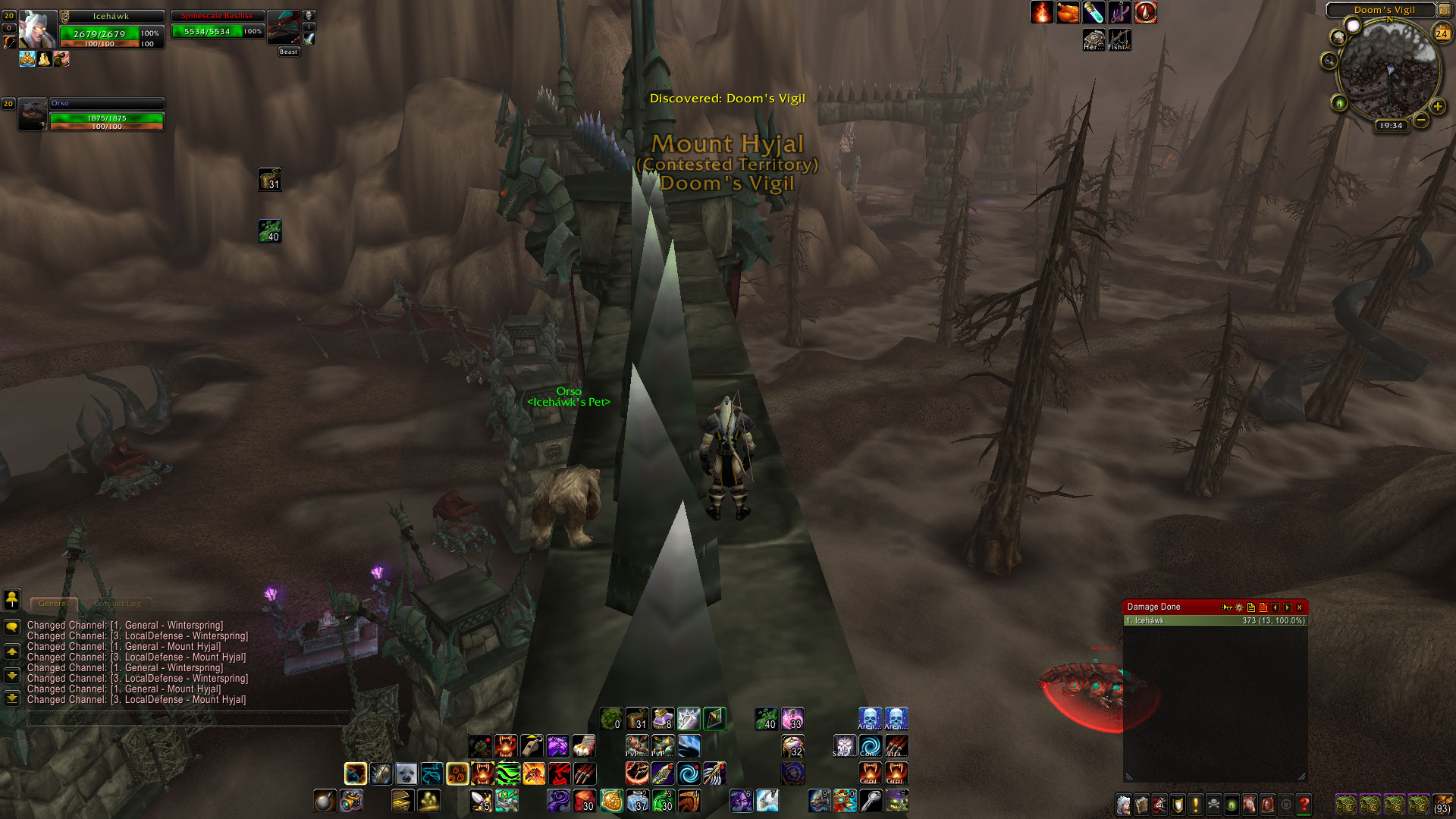This screenshot has width=1456, height=819.
Task: Open the minimap tracking magnifier button
Action: click(1329, 61)
